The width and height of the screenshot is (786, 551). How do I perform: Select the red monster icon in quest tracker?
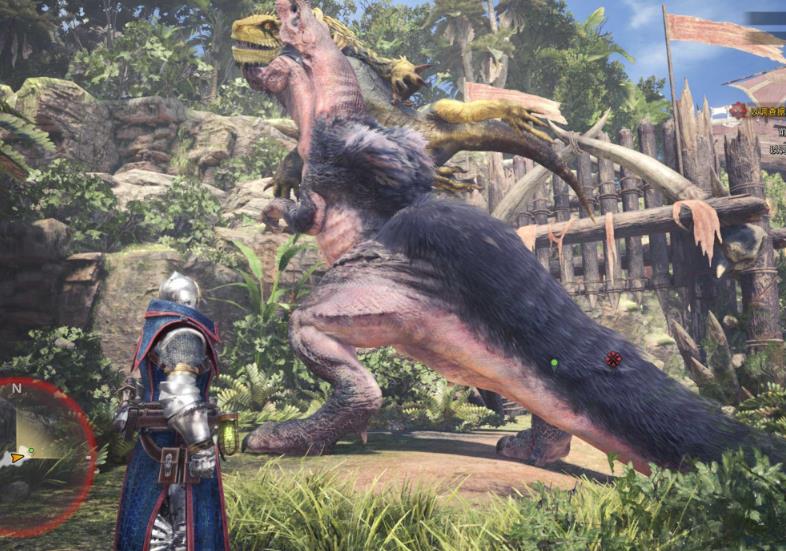739,110
